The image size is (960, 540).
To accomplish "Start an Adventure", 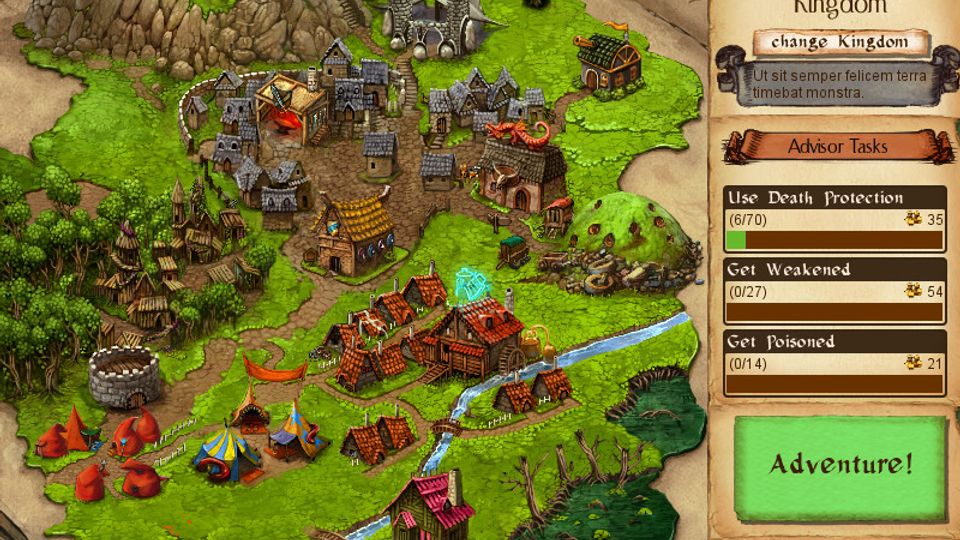I will (840, 464).
